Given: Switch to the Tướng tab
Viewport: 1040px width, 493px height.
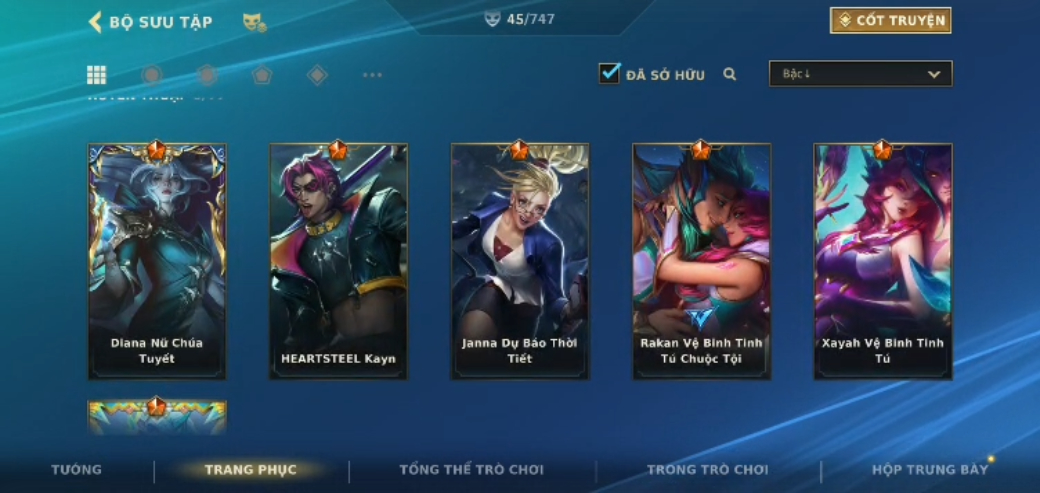Looking at the screenshot, I should [x=77, y=469].
